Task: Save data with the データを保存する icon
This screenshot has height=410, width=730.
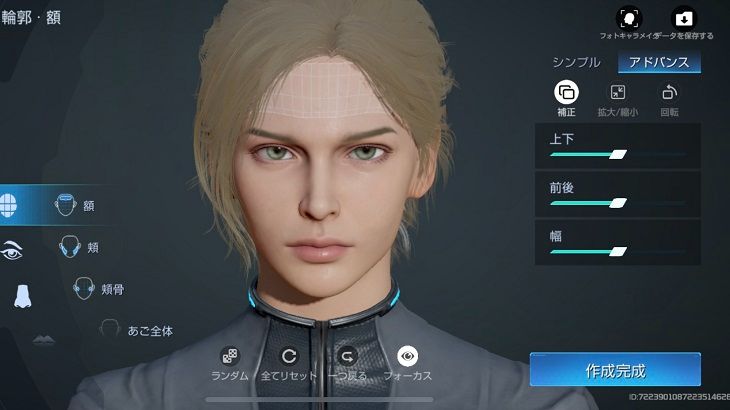Action: pos(684,18)
